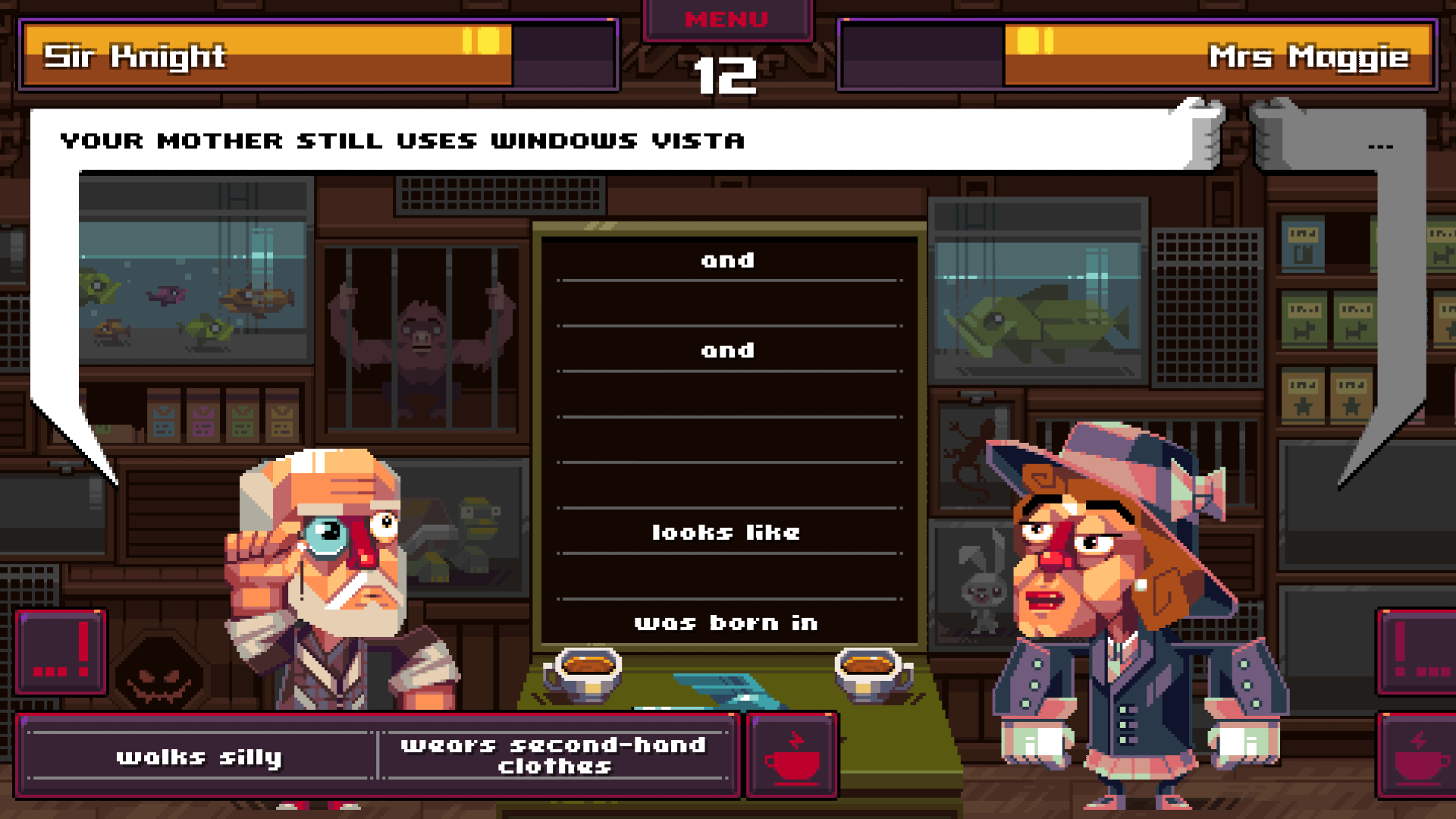
Task: Choose the "was born in" phrase
Action: [726, 623]
